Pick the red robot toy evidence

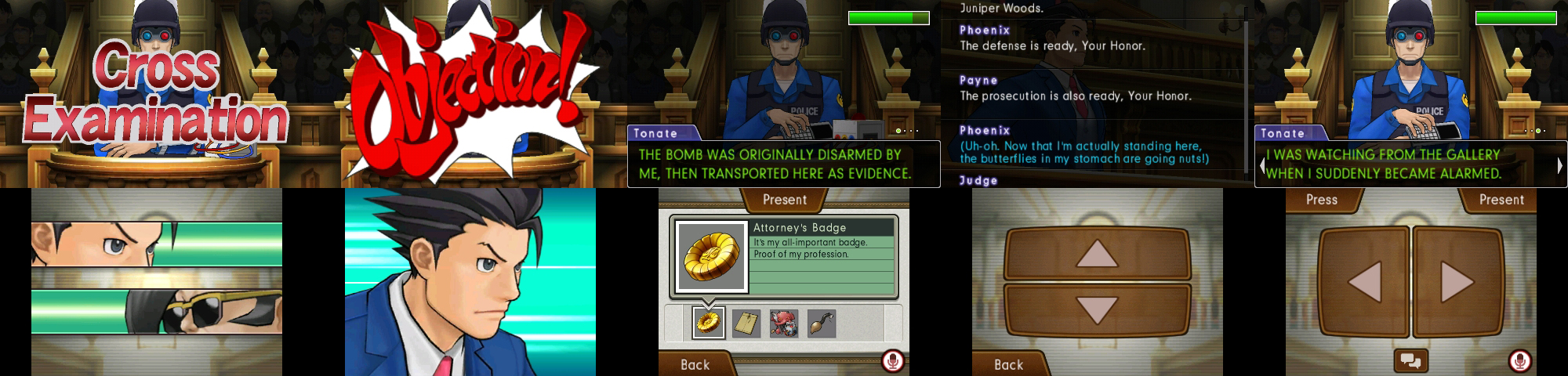[784, 323]
